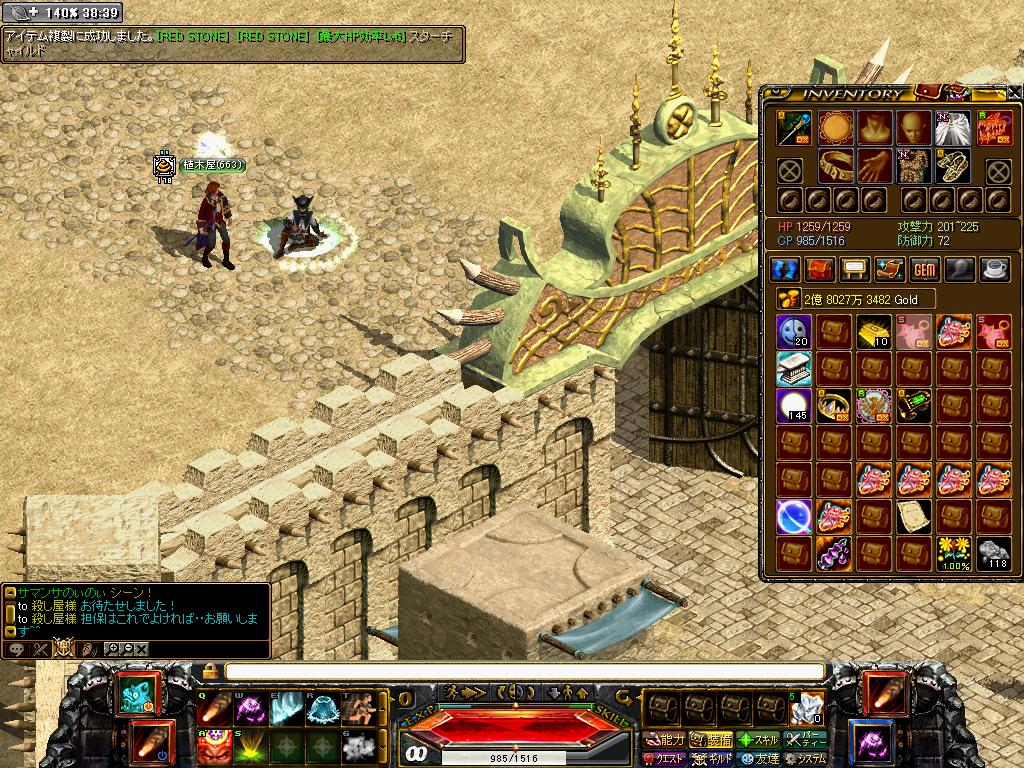This screenshot has height=768, width=1024.
Task: Select the gold bar item stack
Action: (x=872, y=332)
